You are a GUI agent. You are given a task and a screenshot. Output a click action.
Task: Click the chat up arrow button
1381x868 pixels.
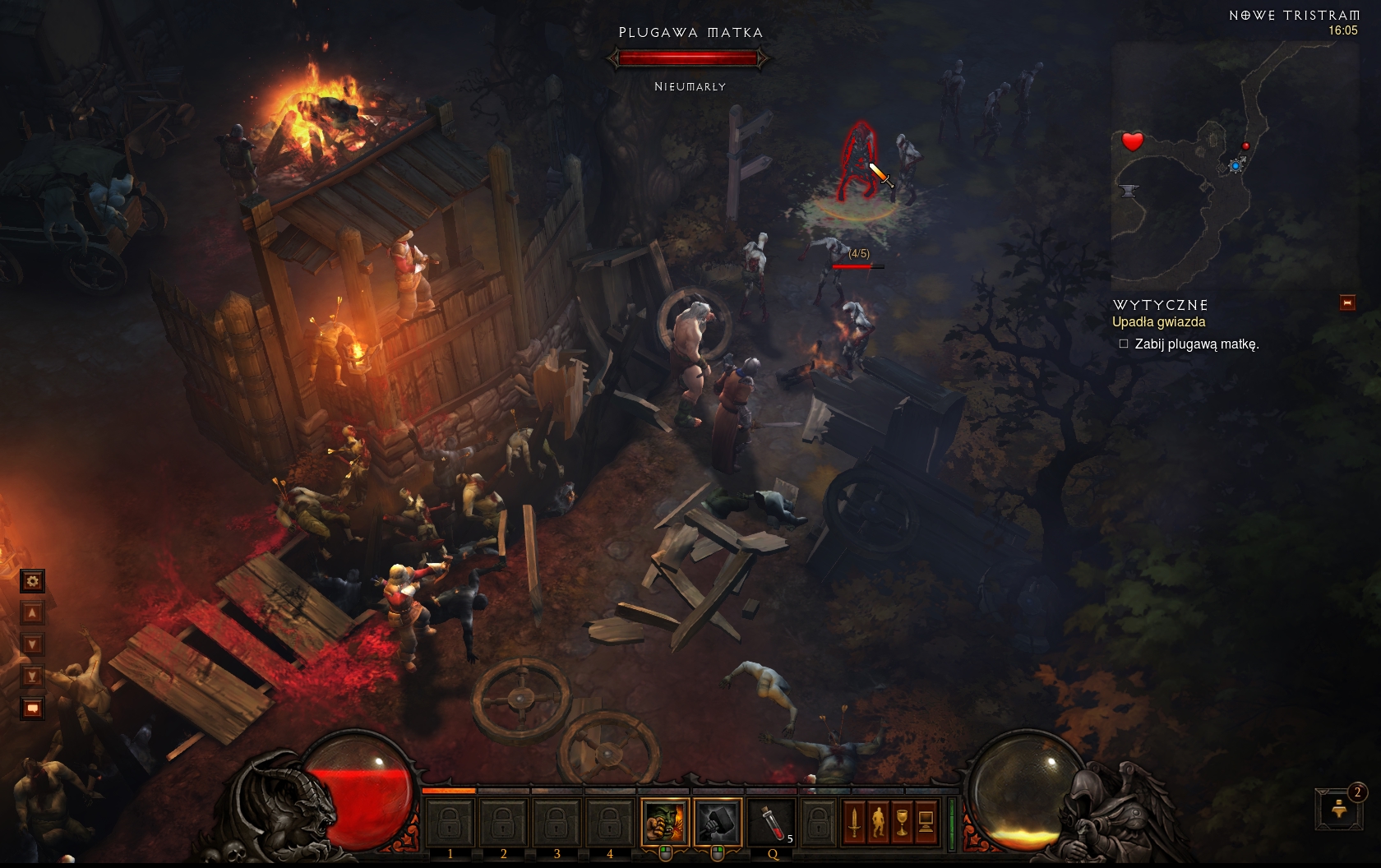pos(32,612)
